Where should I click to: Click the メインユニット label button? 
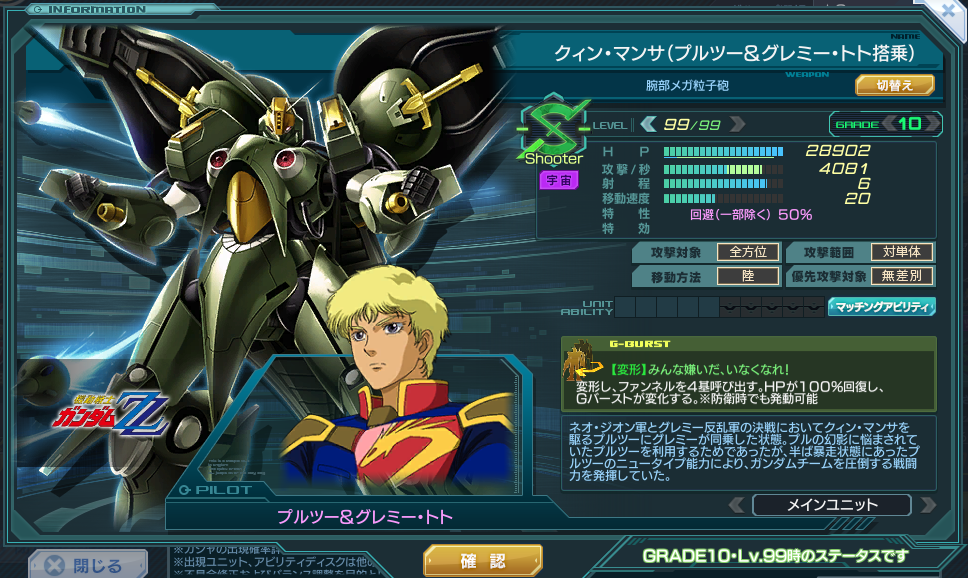pyautogui.click(x=831, y=505)
